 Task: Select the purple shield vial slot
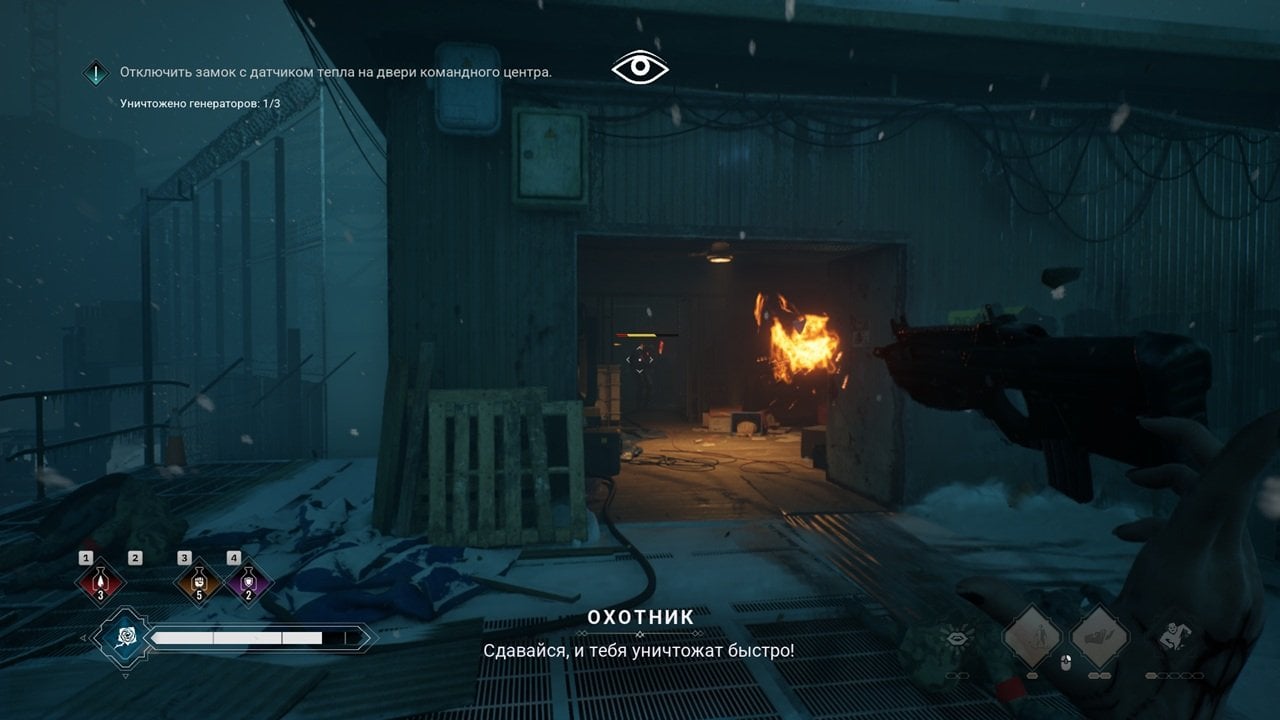tap(248, 583)
